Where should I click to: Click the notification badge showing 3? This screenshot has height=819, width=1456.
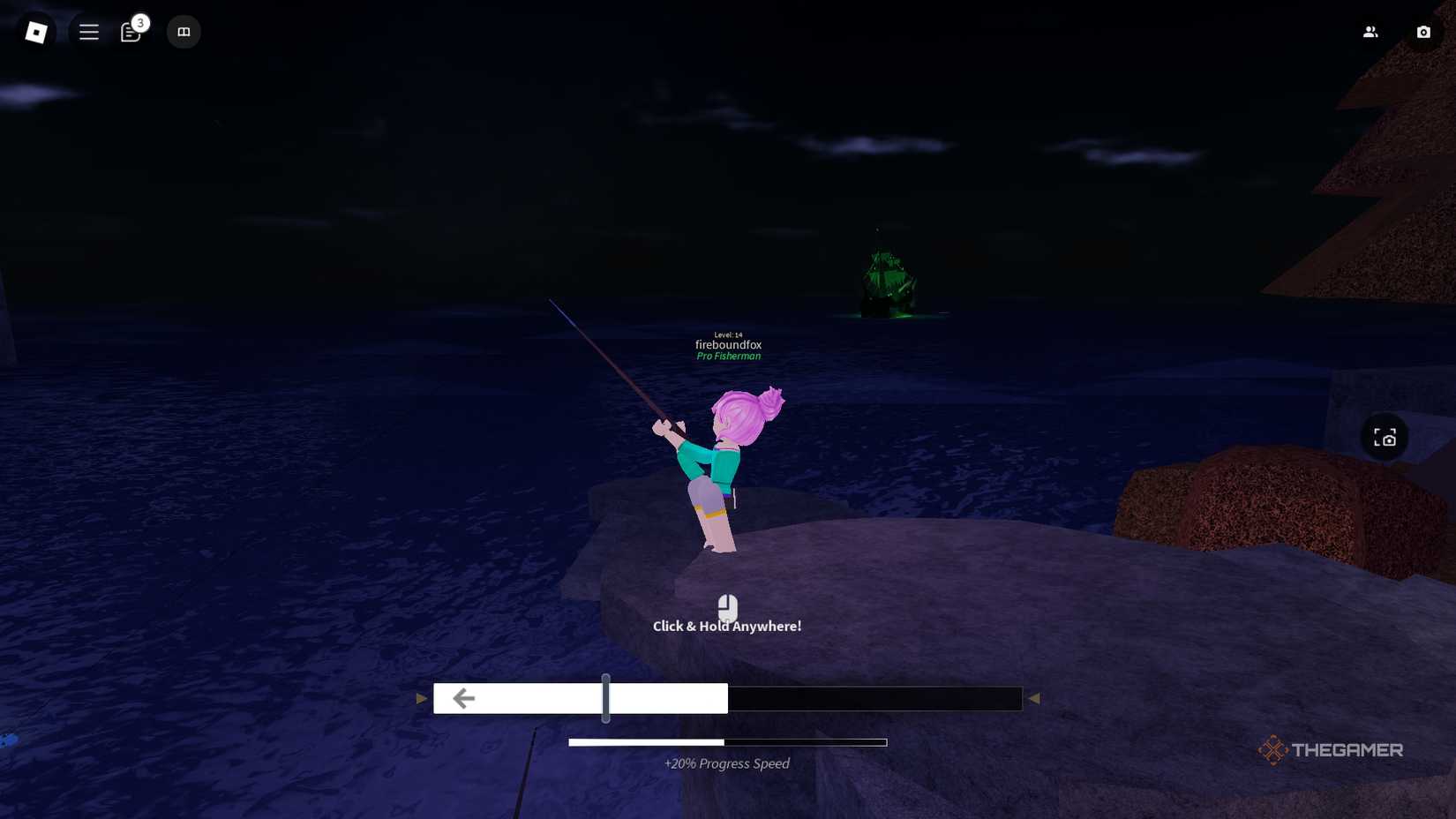click(139, 22)
